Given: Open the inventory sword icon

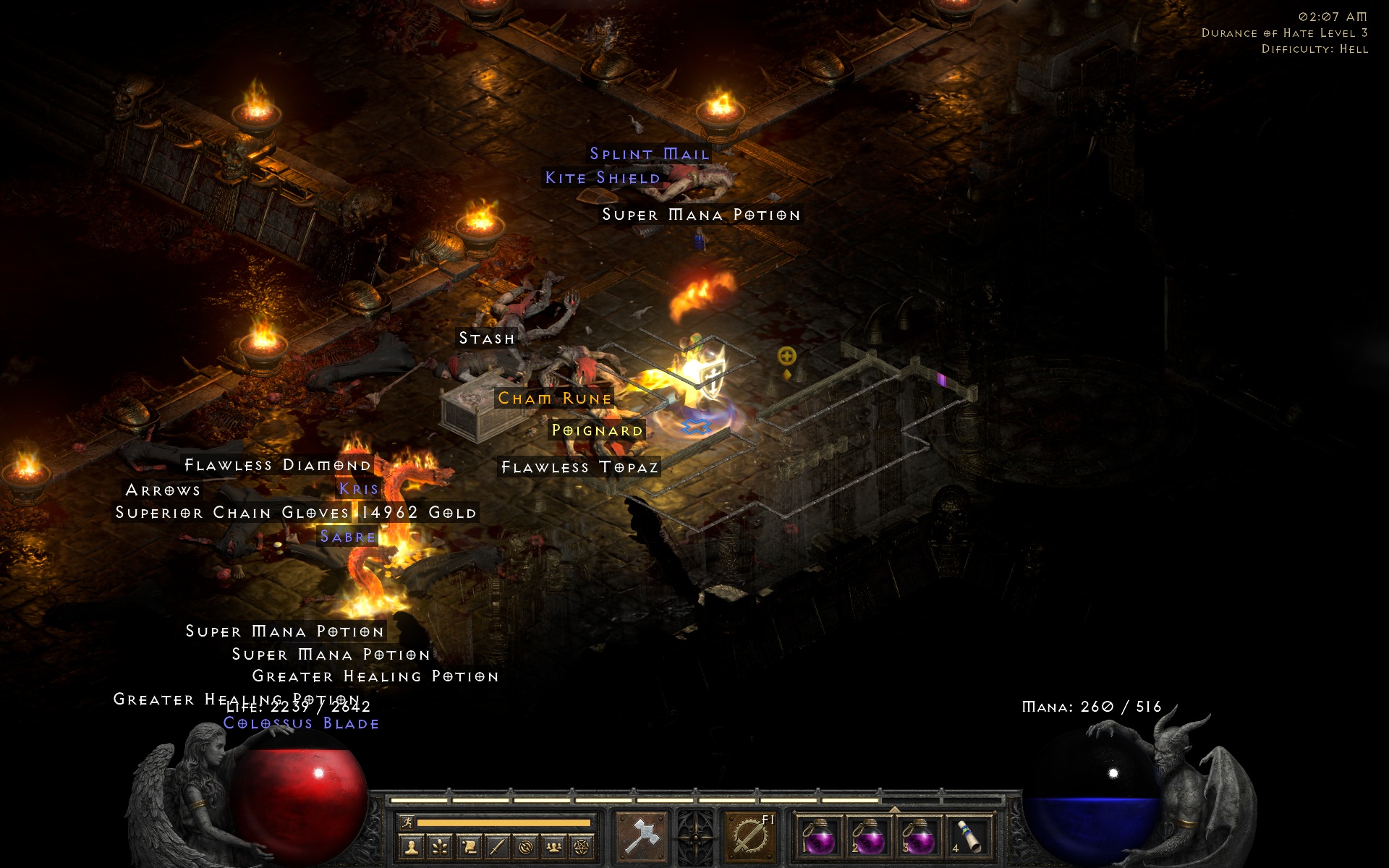Looking at the screenshot, I should click(x=497, y=846).
